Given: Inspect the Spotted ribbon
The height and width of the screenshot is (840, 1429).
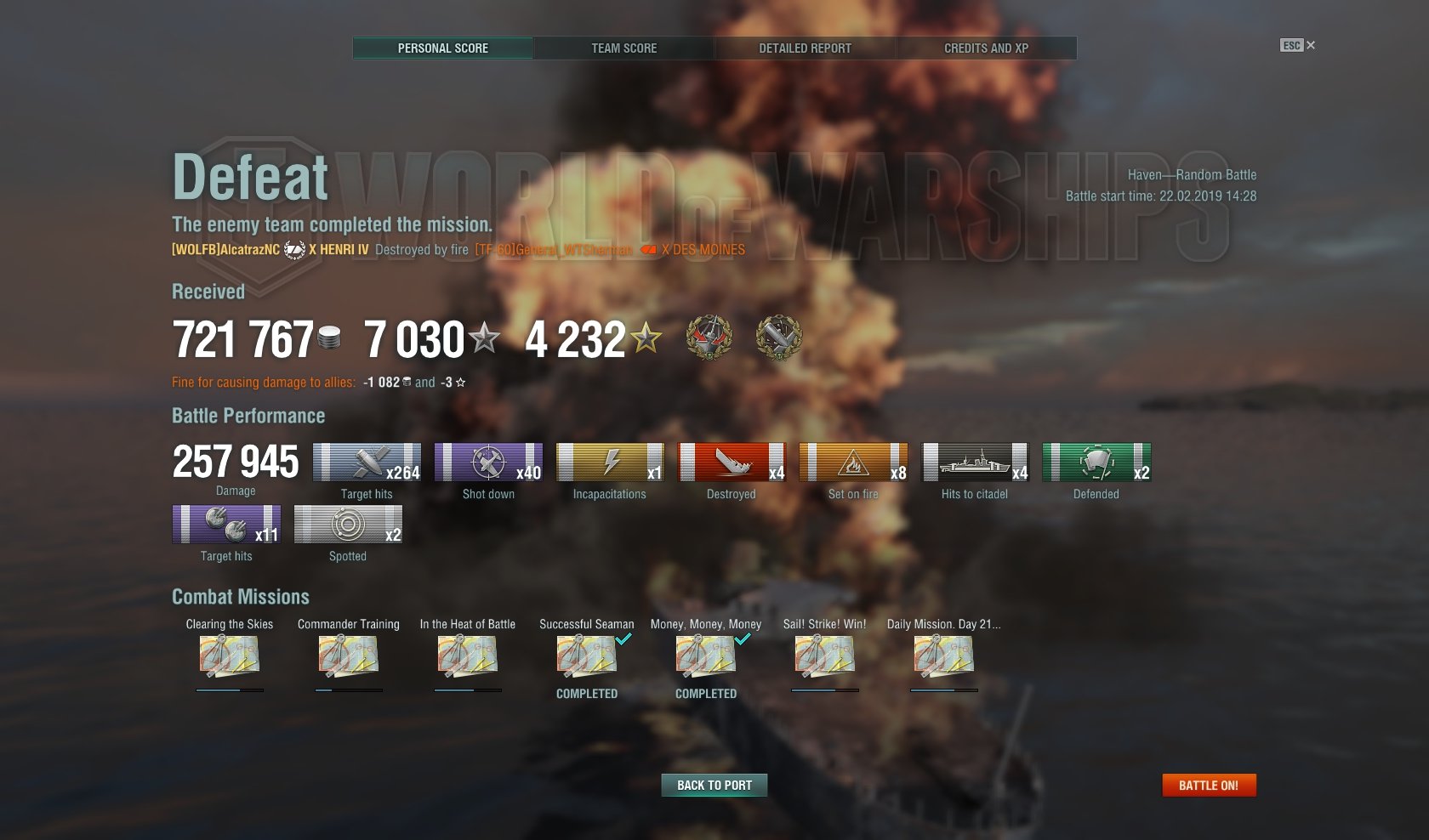Looking at the screenshot, I should 348,525.
